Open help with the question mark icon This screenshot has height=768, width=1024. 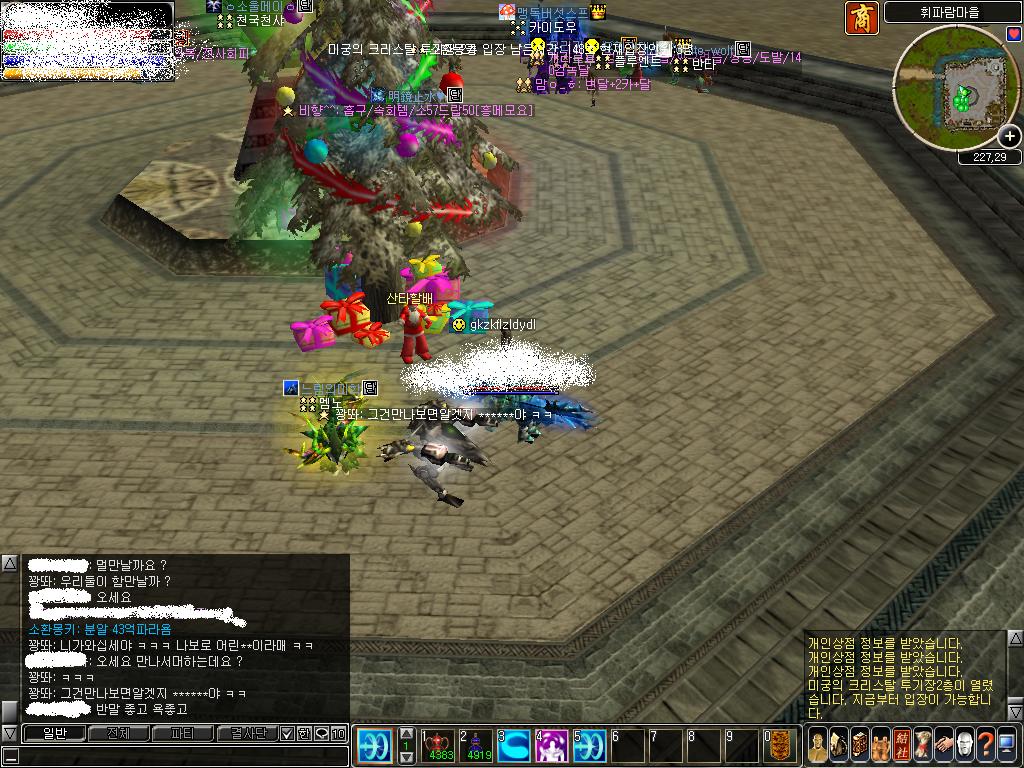click(986, 744)
